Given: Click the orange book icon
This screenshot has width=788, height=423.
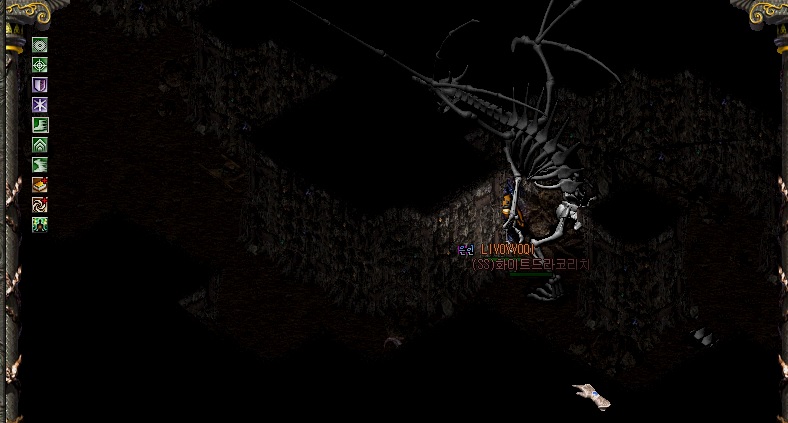Looking at the screenshot, I should 40,185.
